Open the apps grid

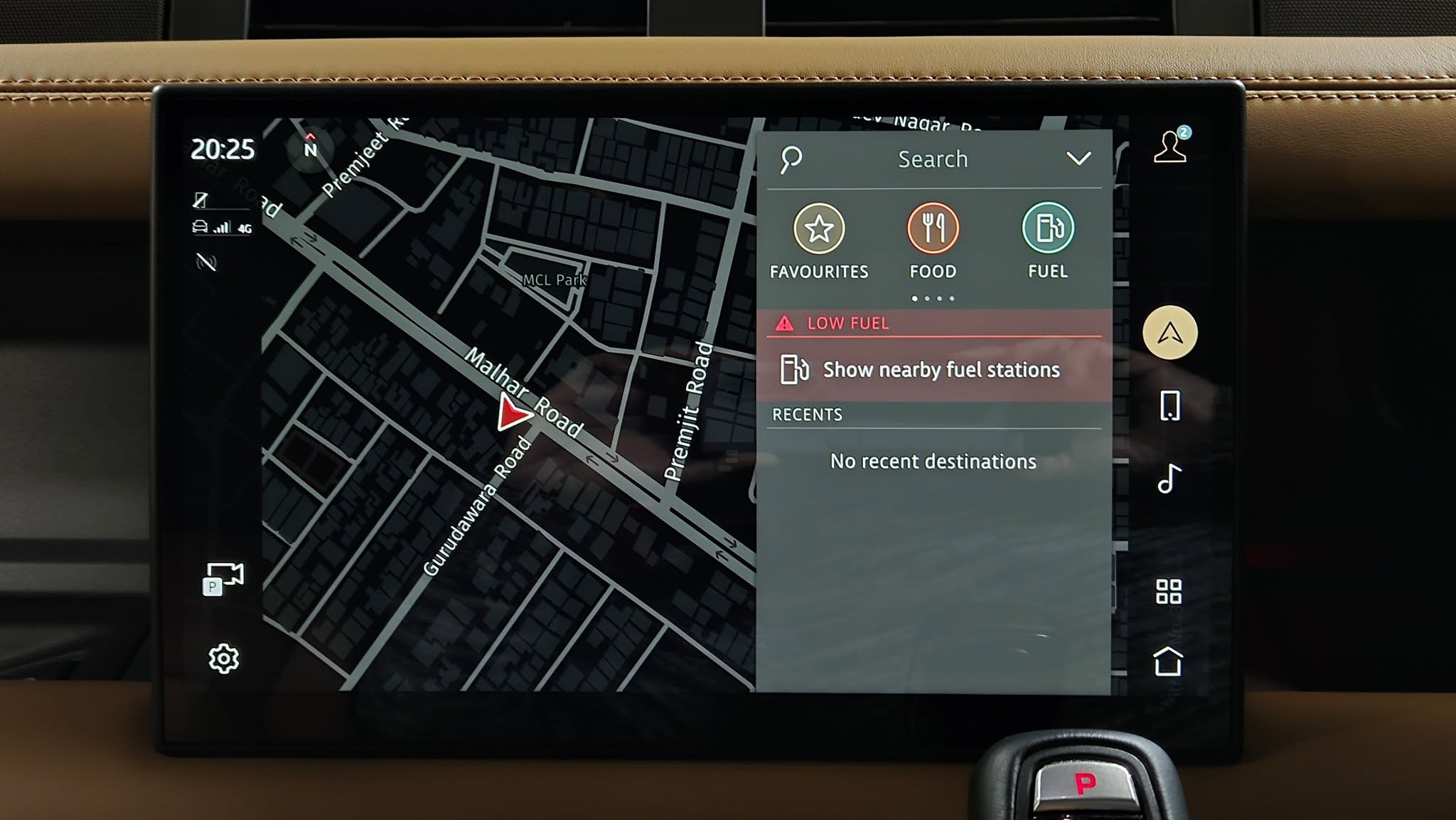coord(1169,591)
